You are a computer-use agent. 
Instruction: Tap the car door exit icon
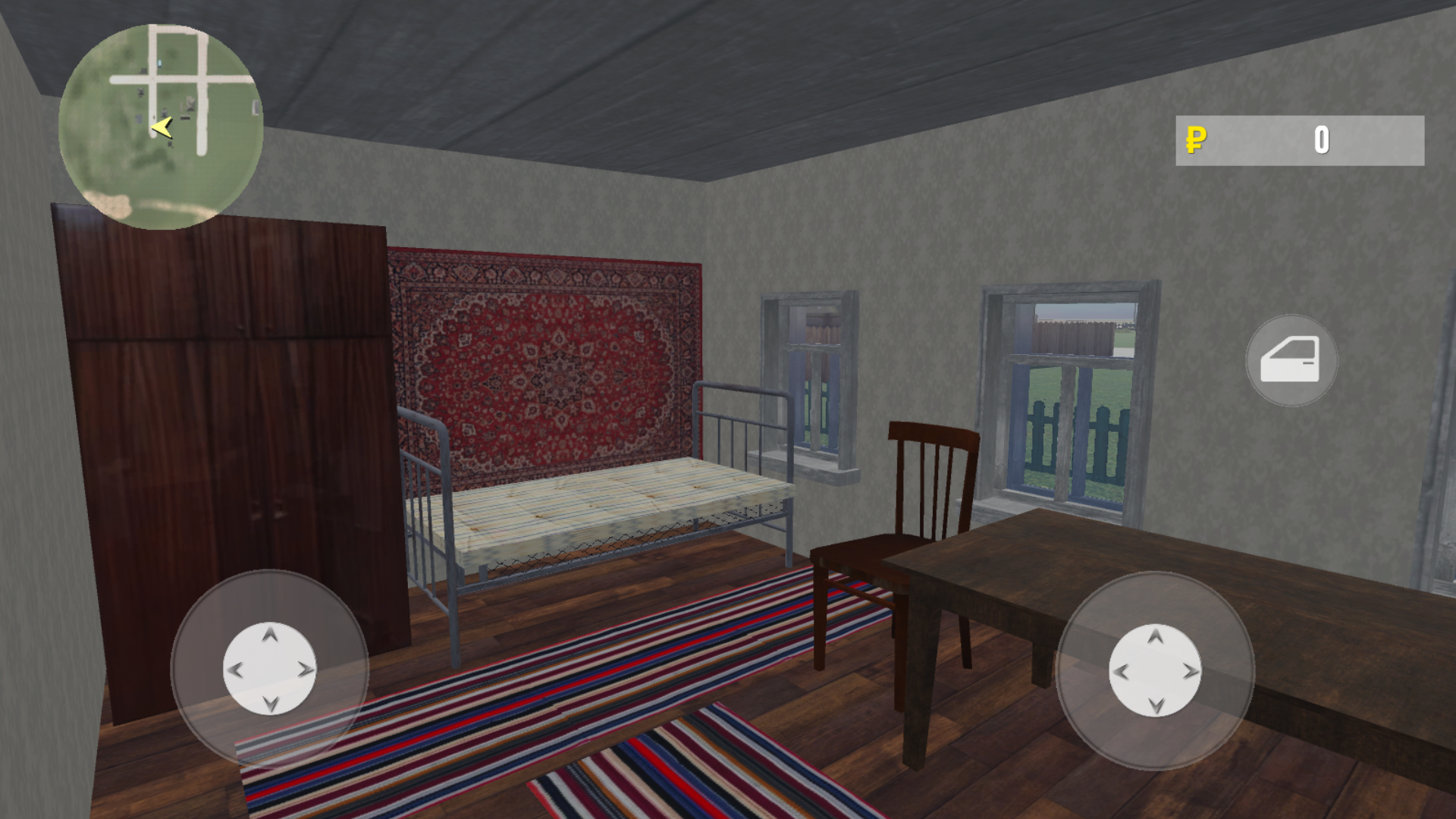pos(1291,361)
